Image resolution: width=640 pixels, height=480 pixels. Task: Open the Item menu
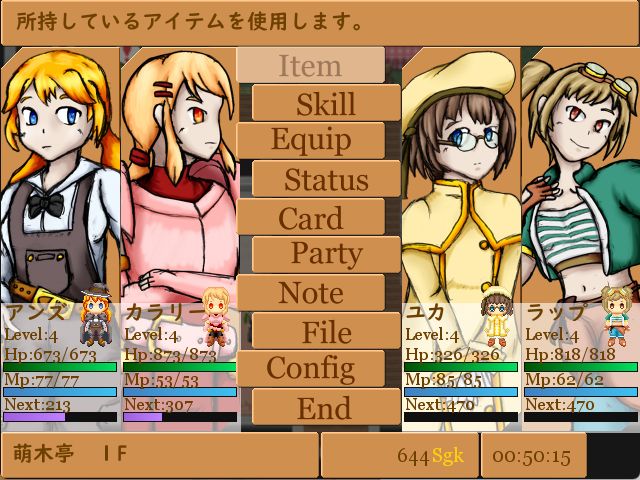[x=310, y=66]
